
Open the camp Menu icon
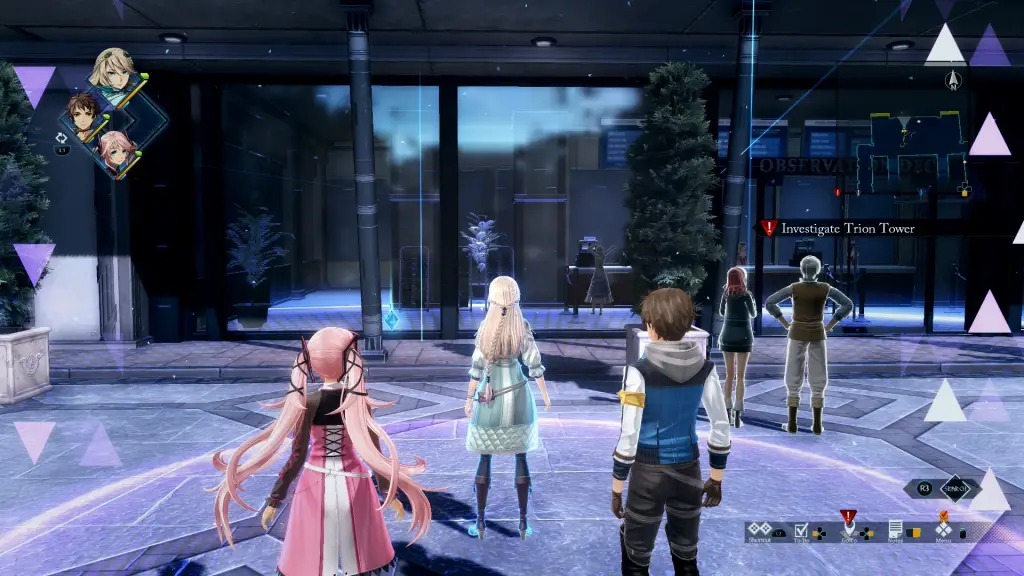(x=943, y=528)
